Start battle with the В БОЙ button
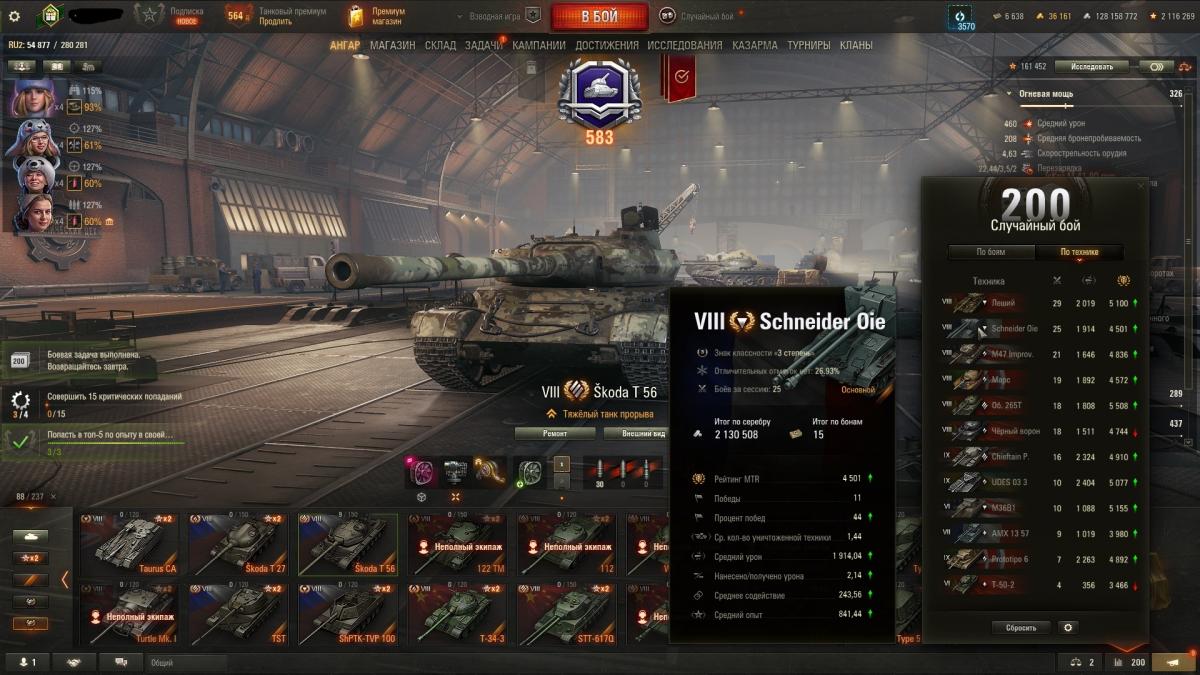1200x675 pixels. click(x=598, y=16)
